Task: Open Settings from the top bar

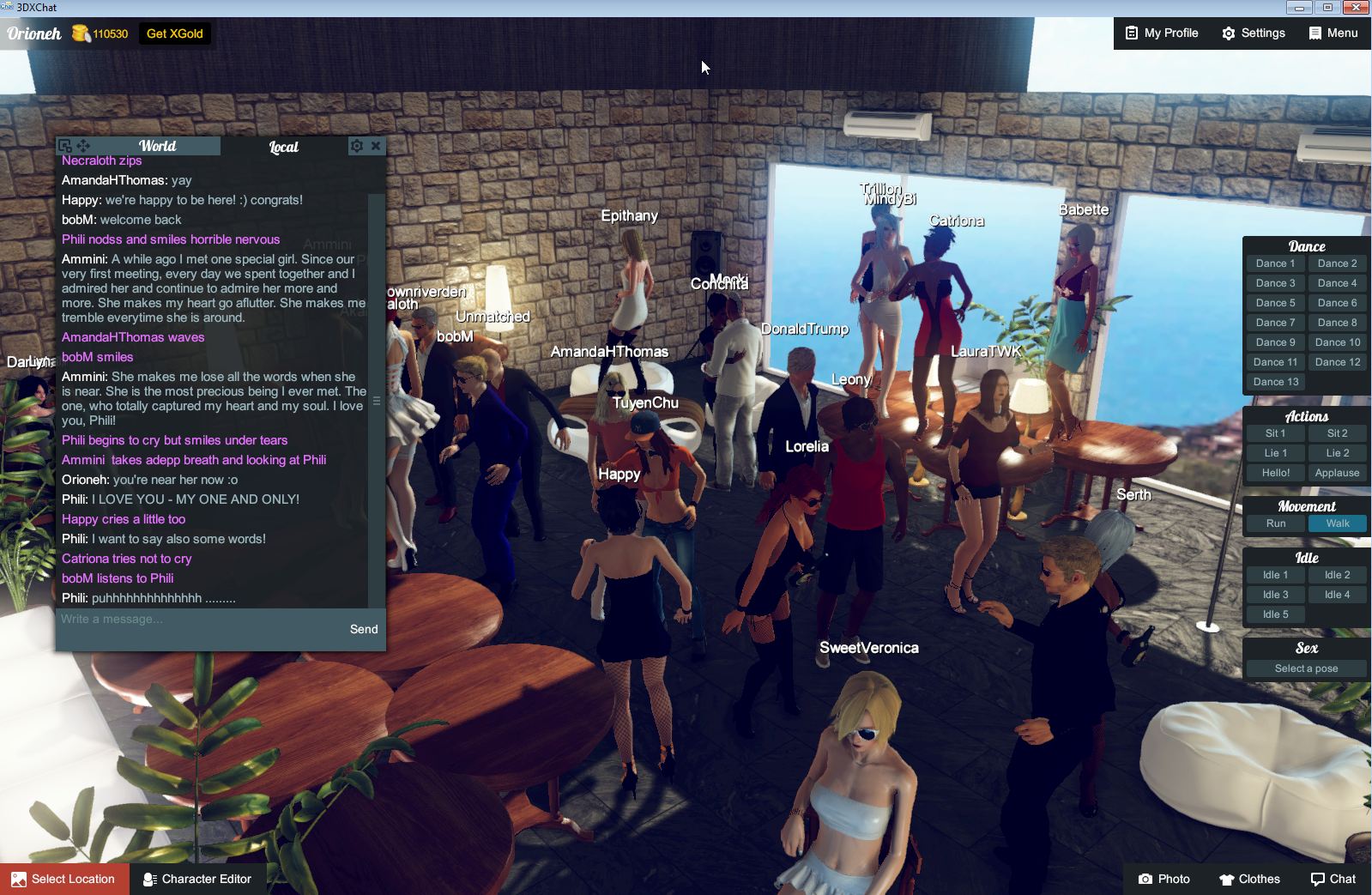Action: (1253, 33)
